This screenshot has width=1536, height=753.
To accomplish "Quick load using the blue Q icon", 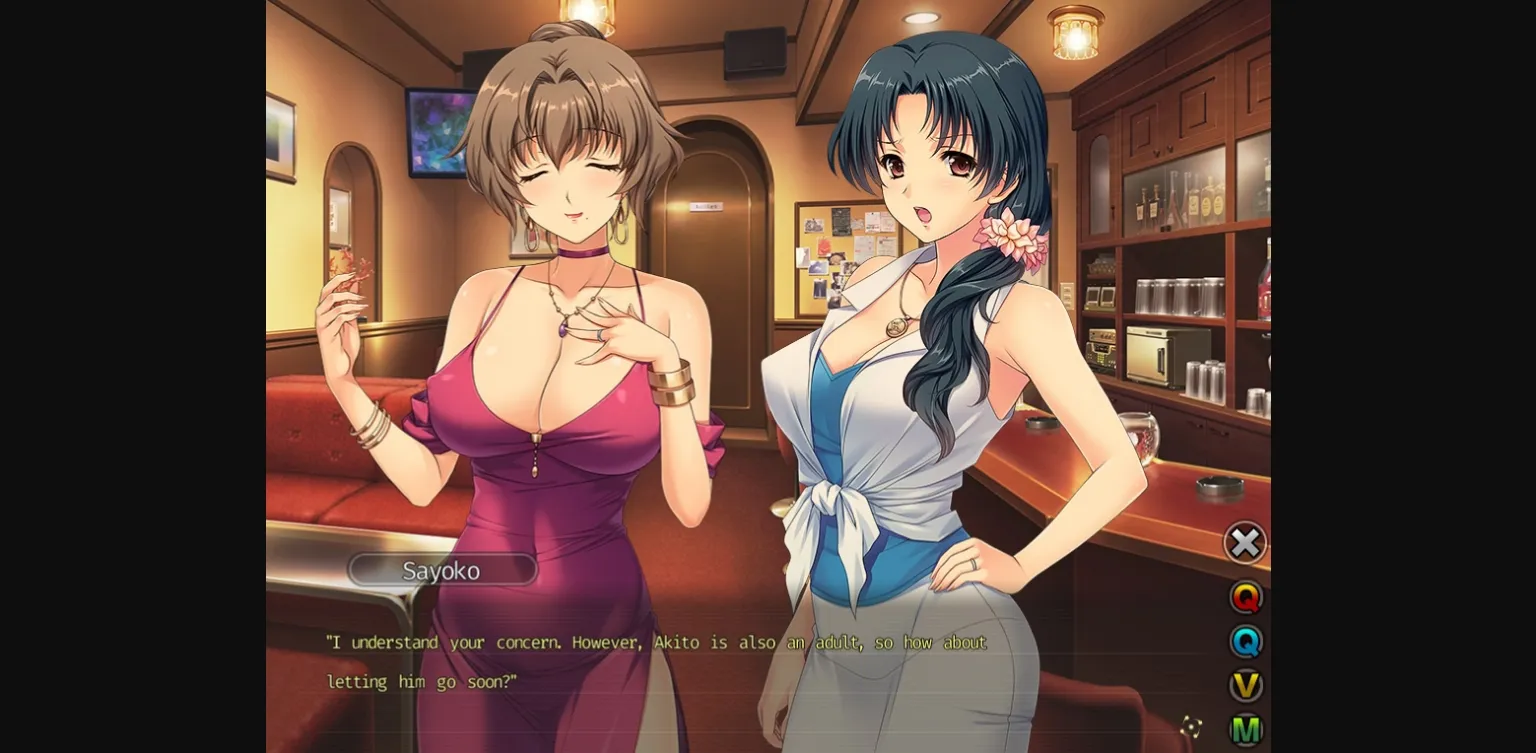I will point(1245,642).
